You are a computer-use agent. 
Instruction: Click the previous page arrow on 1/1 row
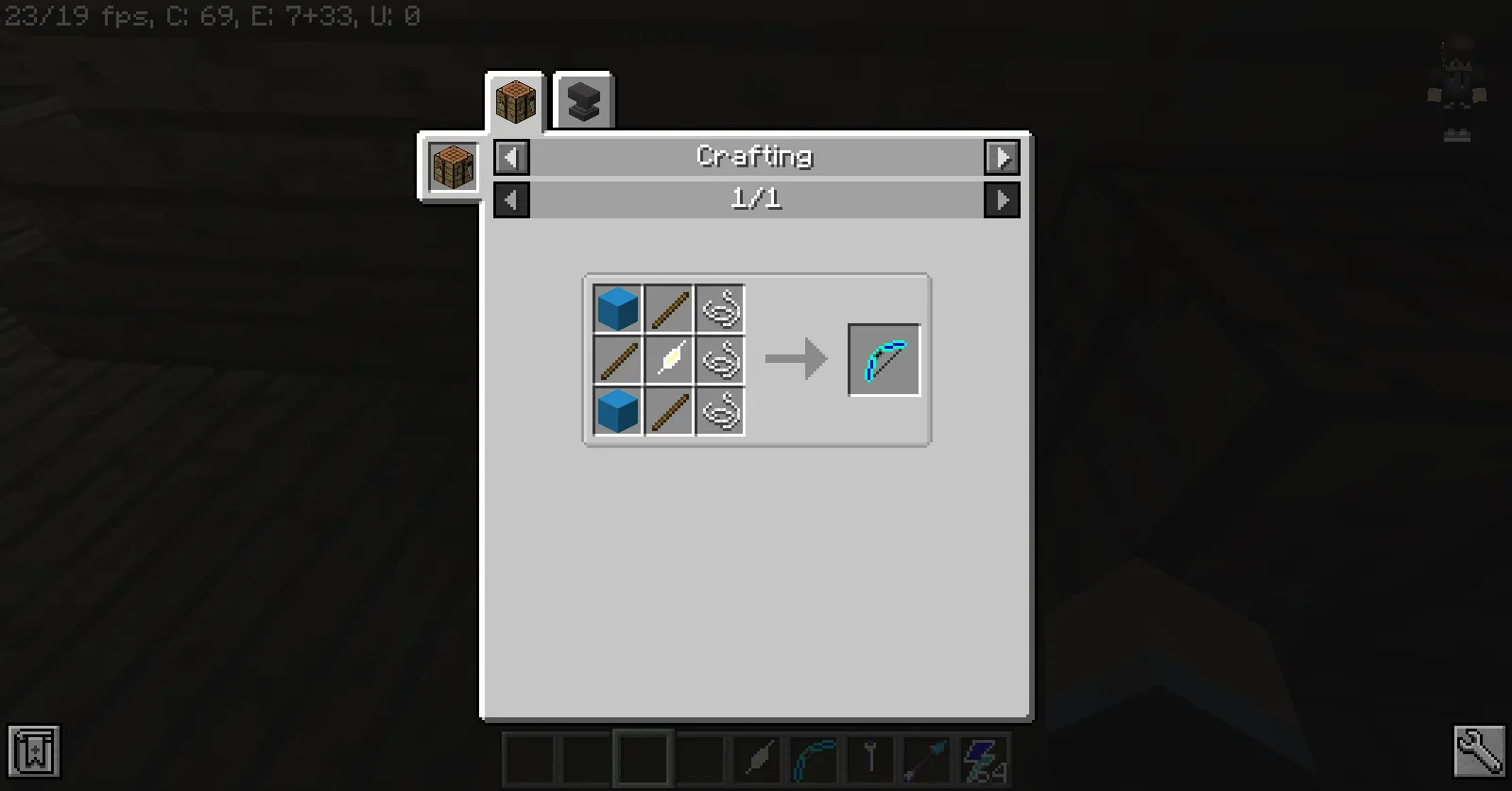[511, 199]
